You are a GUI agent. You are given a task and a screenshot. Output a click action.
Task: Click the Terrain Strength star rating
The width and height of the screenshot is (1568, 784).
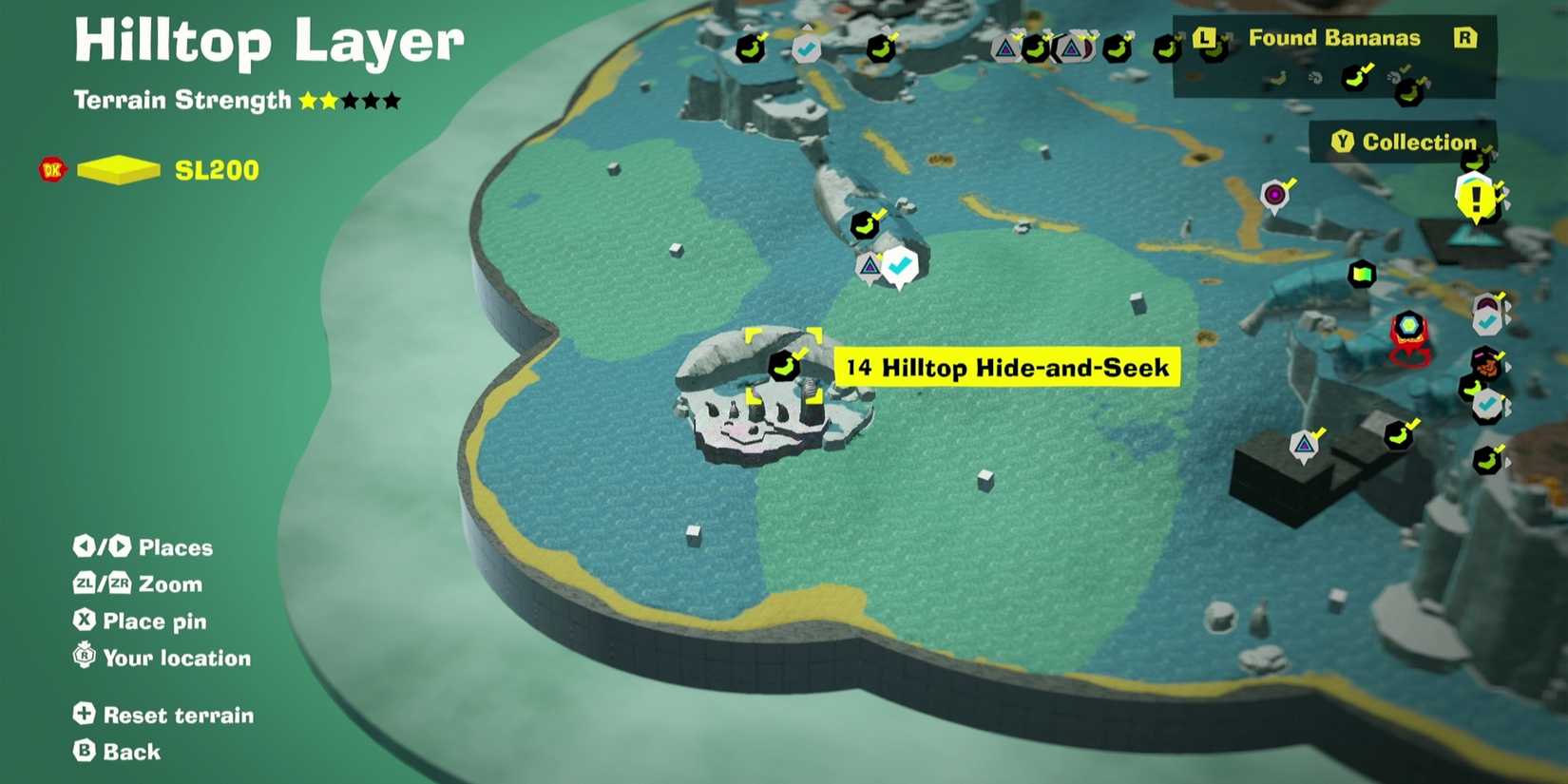click(347, 99)
